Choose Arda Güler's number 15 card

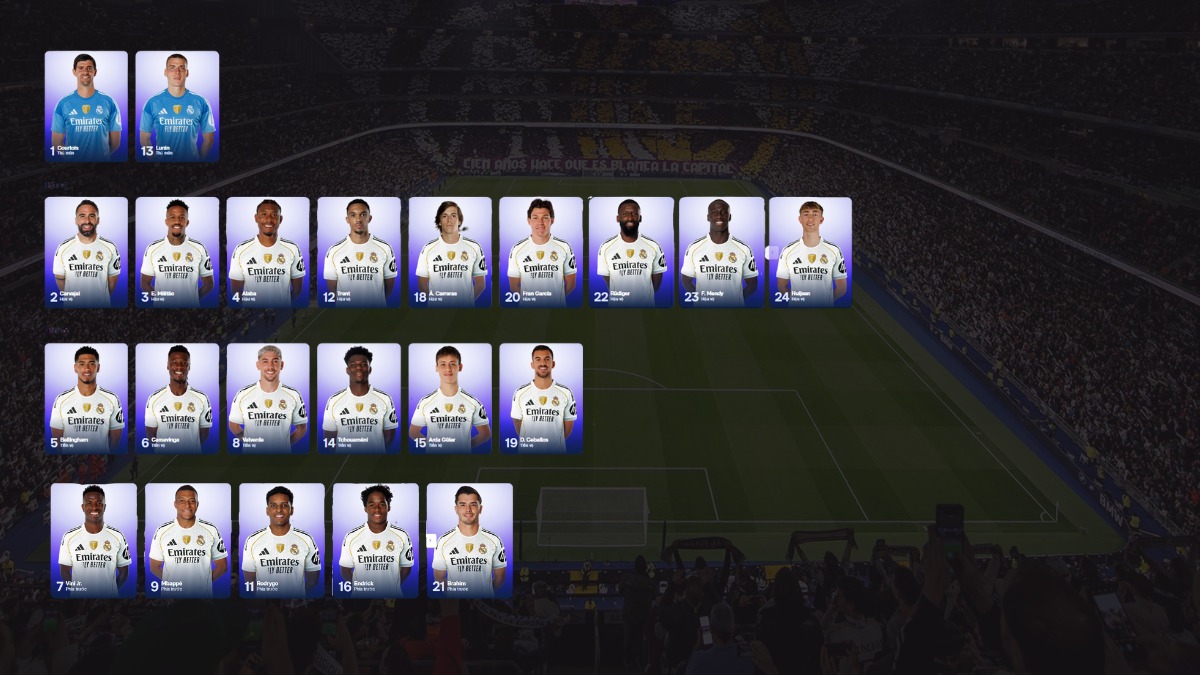pyautogui.click(x=450, y=398)
